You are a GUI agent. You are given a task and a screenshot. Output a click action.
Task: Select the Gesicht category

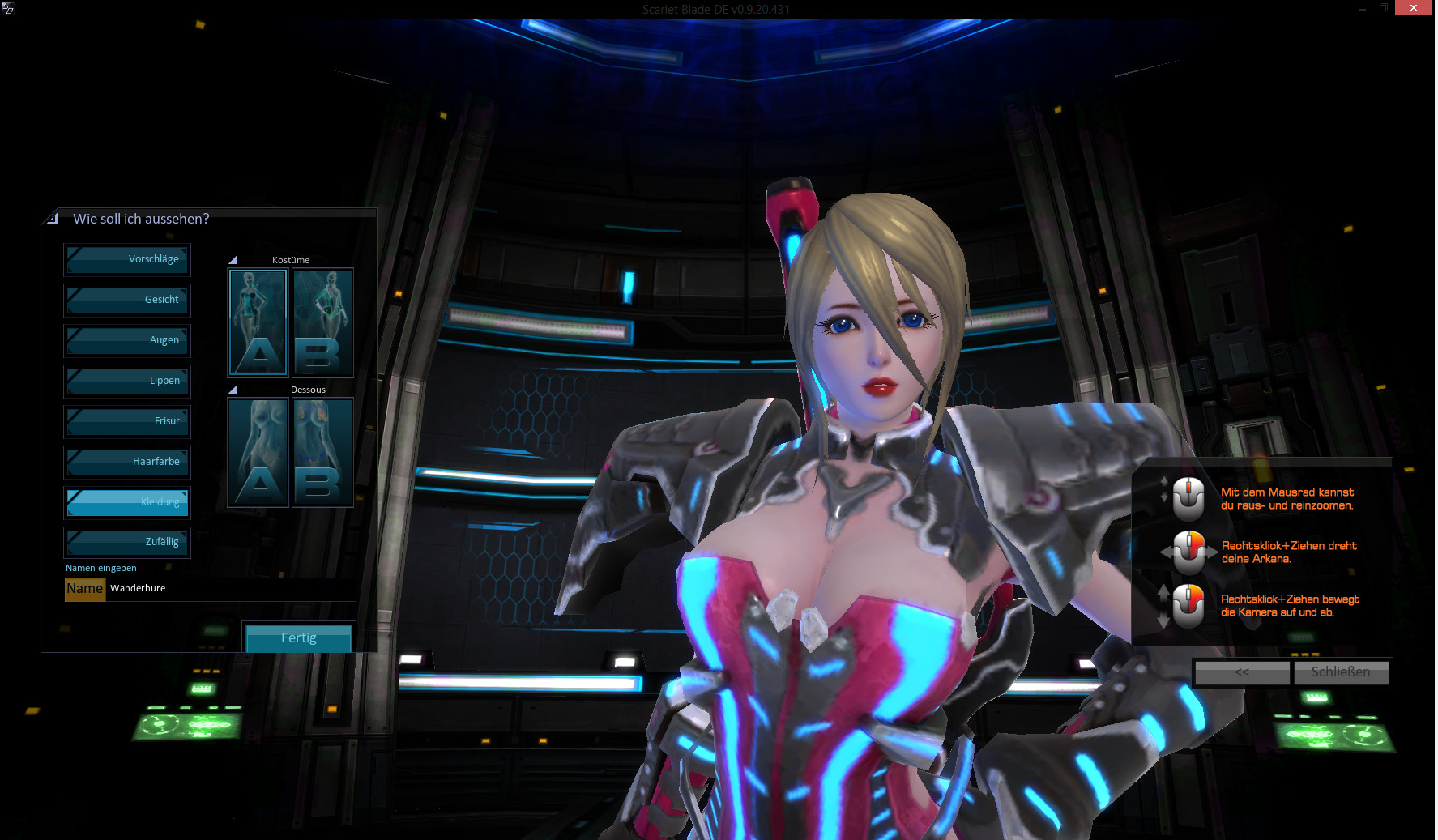coord(127,301)
